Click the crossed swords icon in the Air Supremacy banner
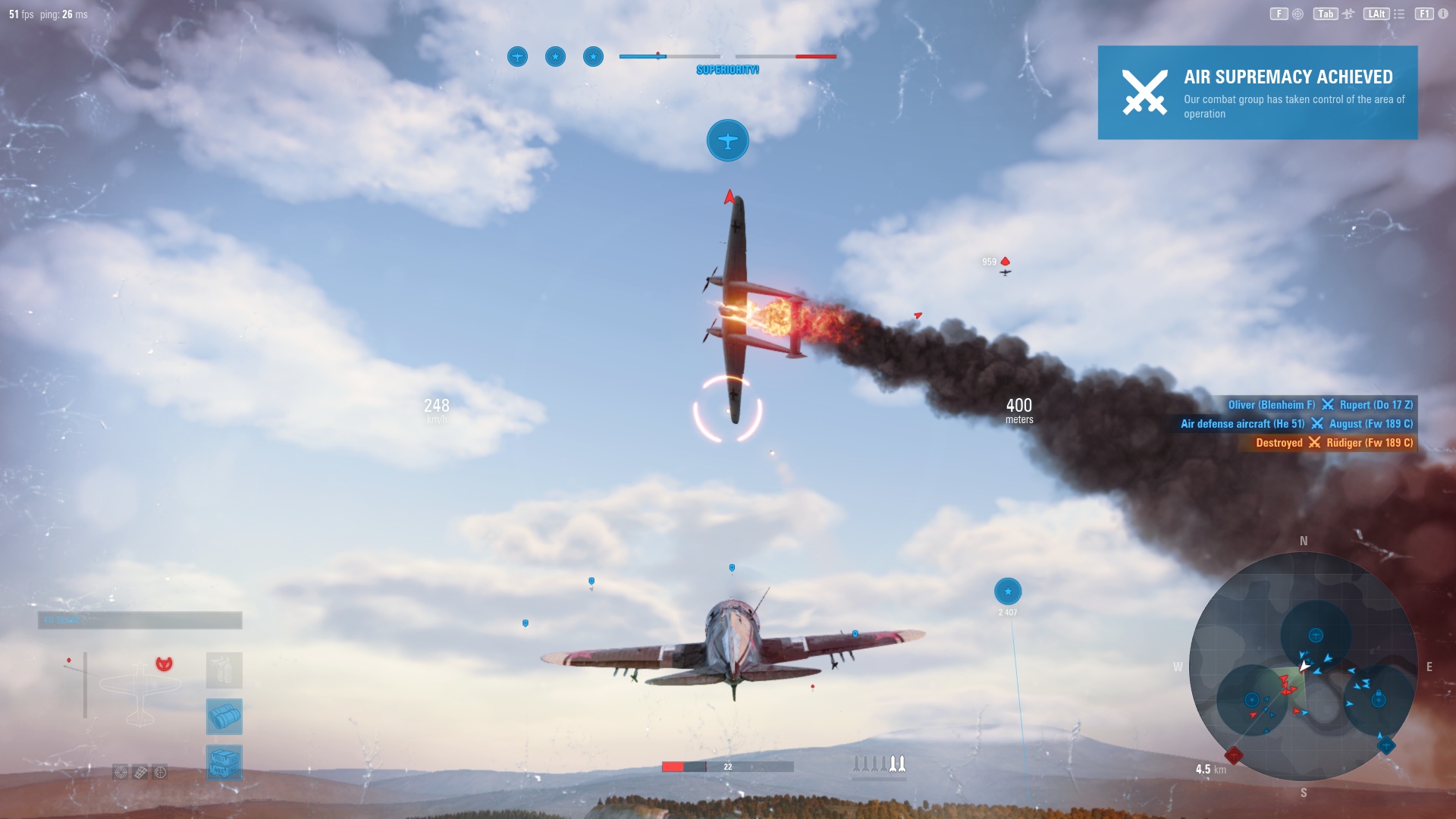 pyautogui.click(x=1146, y=93)
